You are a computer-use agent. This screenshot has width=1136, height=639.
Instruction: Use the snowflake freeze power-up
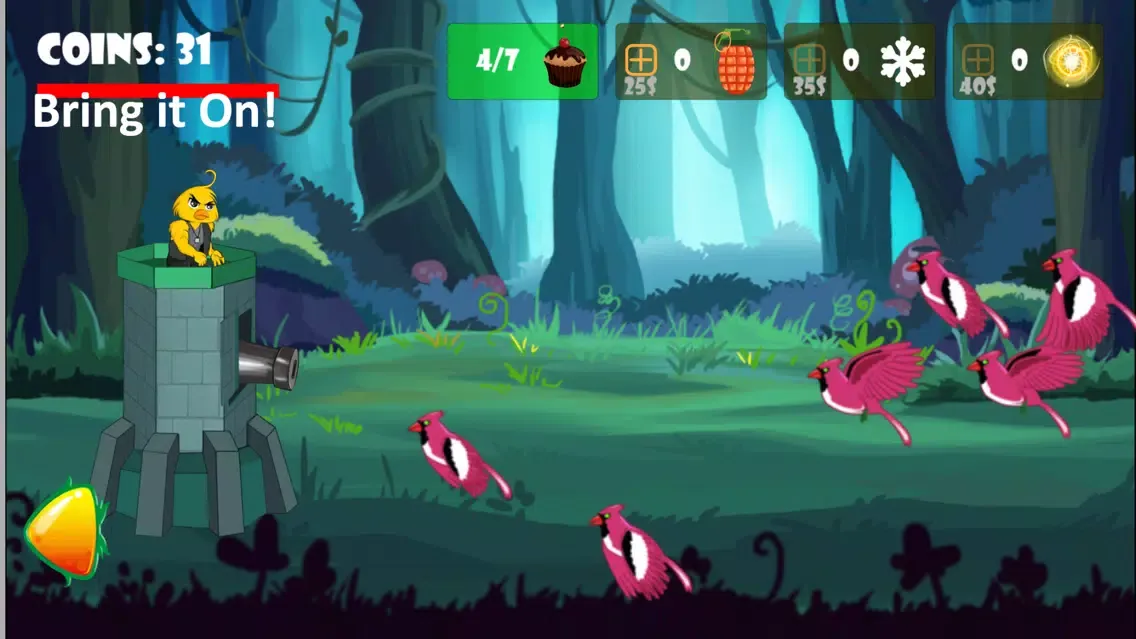pyautogui.click(x=902, y=62)
